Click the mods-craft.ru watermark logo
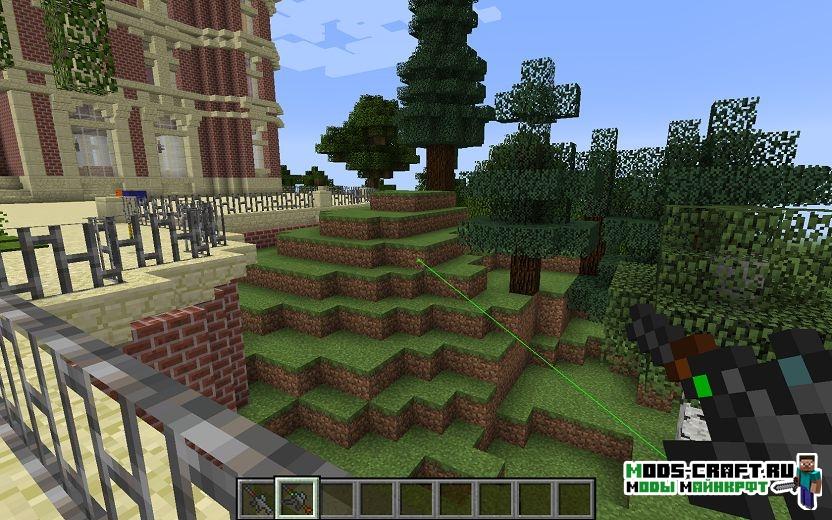Screen dimensions: 832x520 708,478
